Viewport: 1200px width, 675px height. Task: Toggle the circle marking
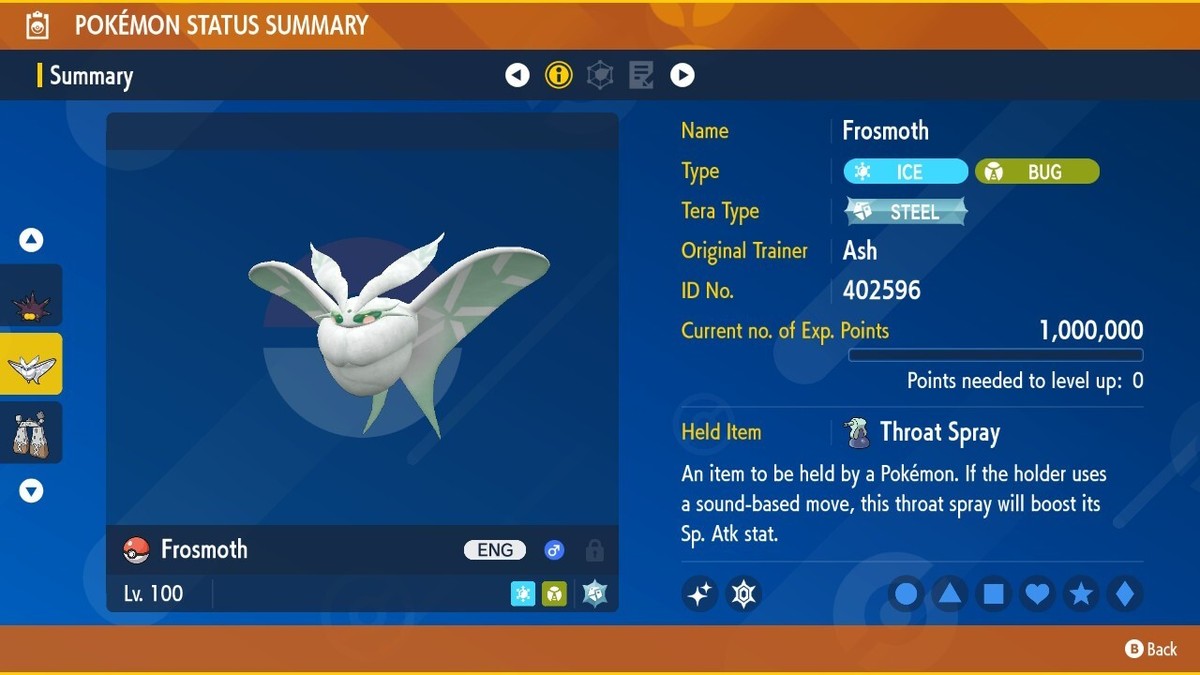(906, 595)
